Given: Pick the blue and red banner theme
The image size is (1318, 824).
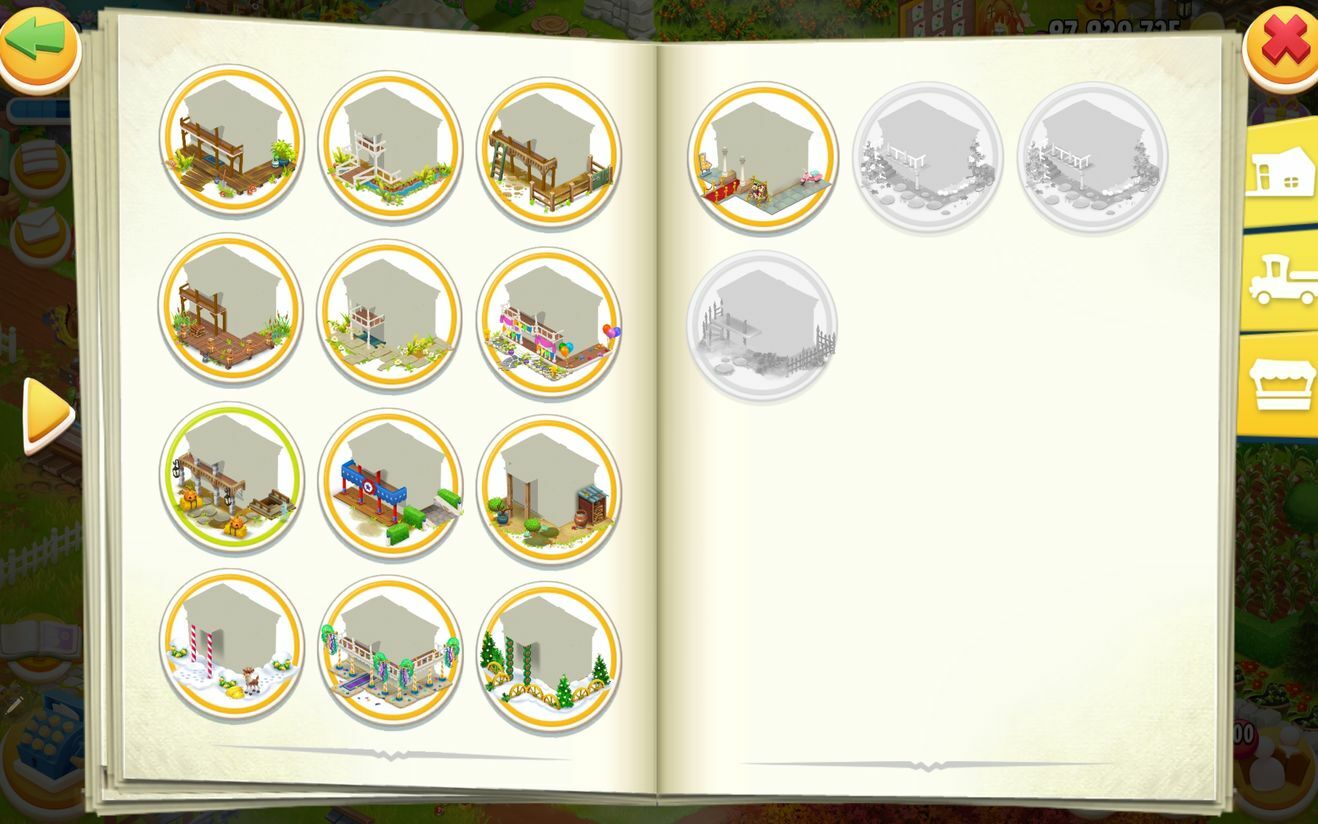Looking at the screenshot, I should click(x=390, y=483).
